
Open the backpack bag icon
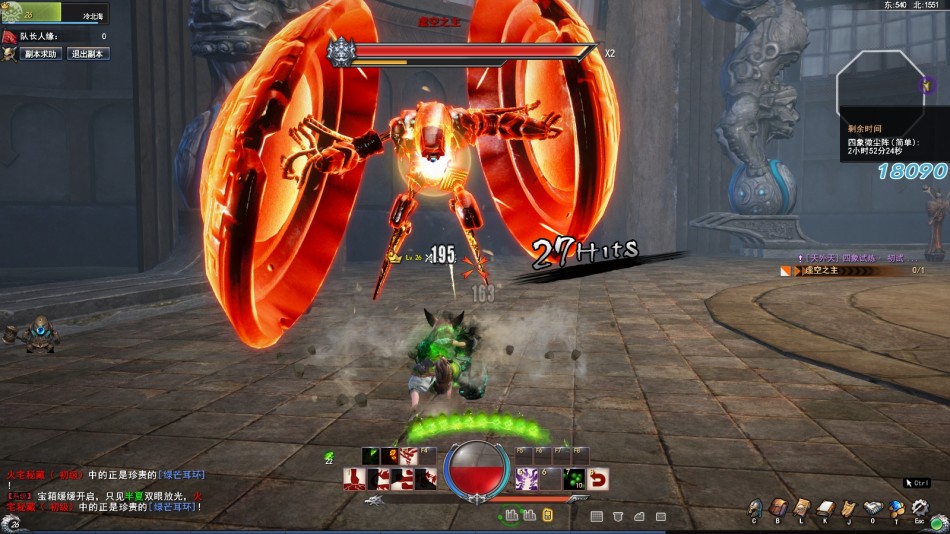[x=778, y=508]
